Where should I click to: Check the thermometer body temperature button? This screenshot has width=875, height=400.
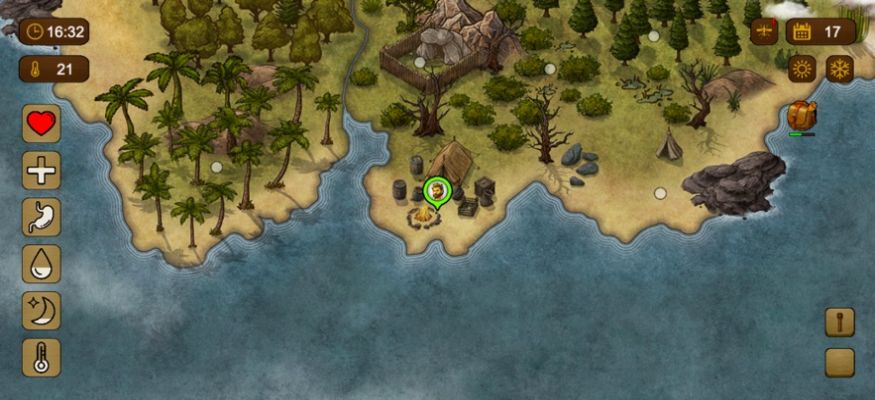coord(41,357)
